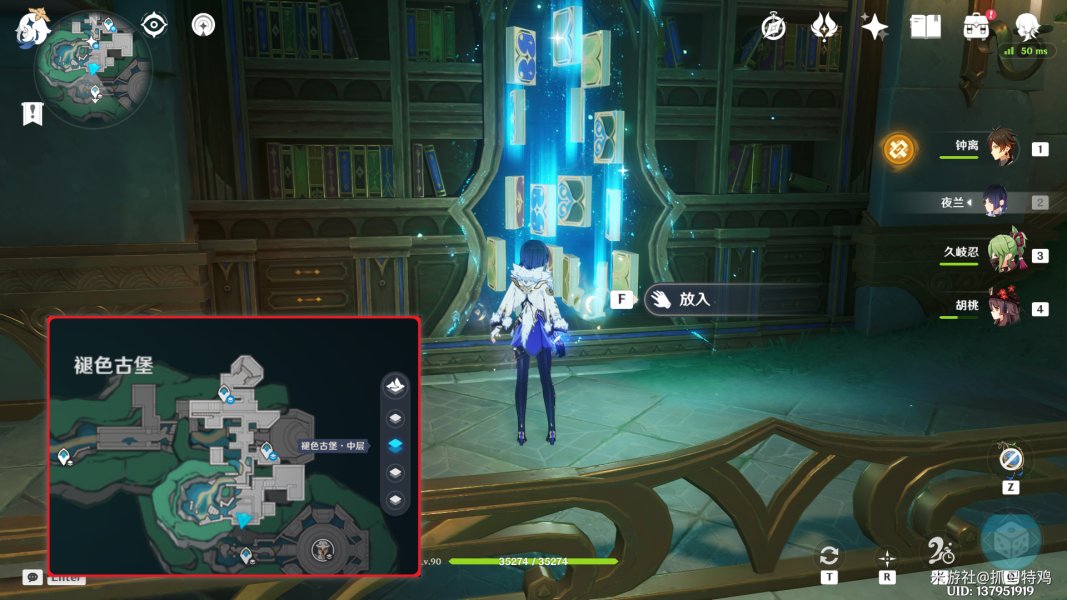This screenshot has height=600, width=1067.
Task: Open the Paimon menu
Action: pos(32,28)
